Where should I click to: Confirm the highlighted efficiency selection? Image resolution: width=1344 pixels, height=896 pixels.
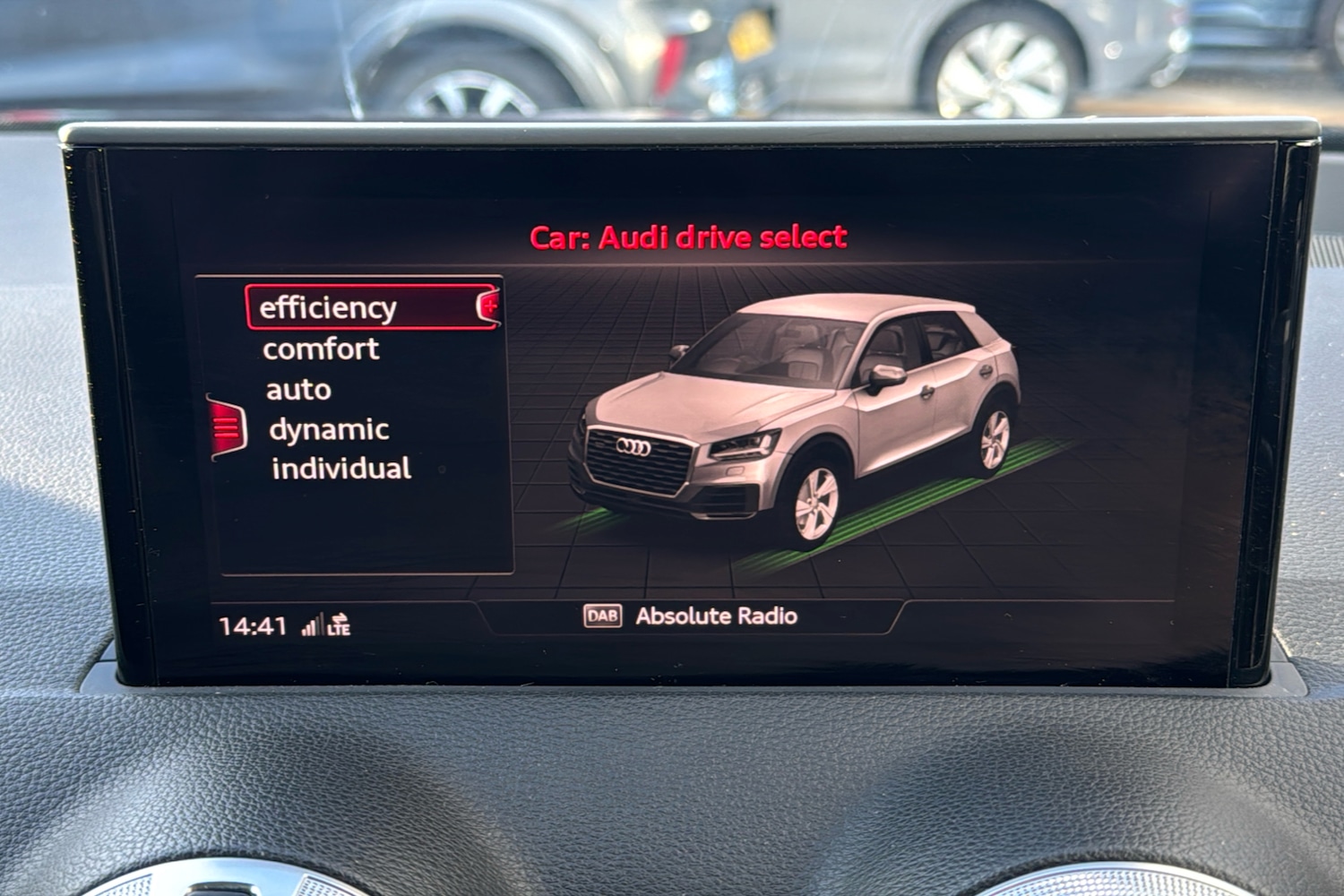327,307
